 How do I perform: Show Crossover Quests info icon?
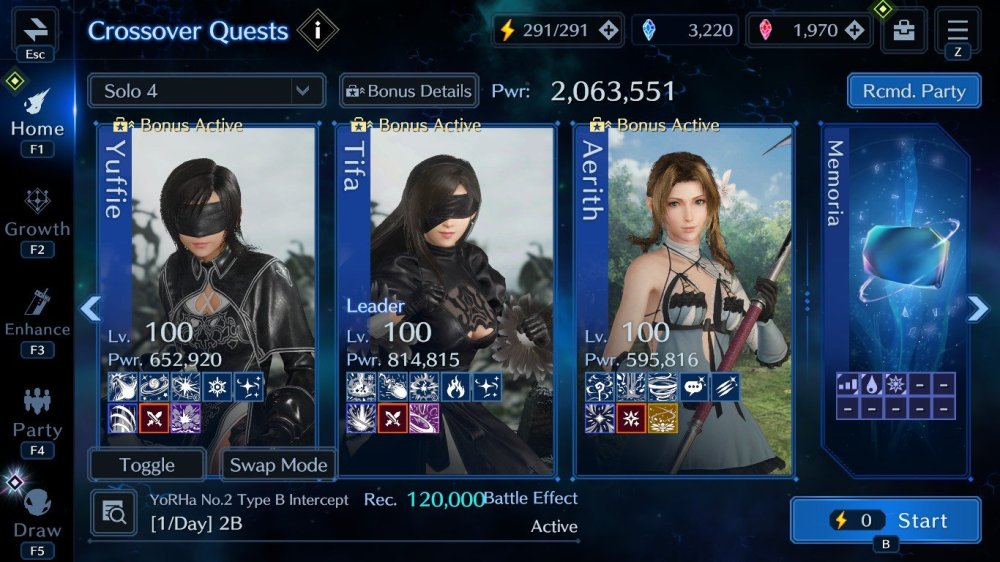pyautogui.click(x=318, y=30)
